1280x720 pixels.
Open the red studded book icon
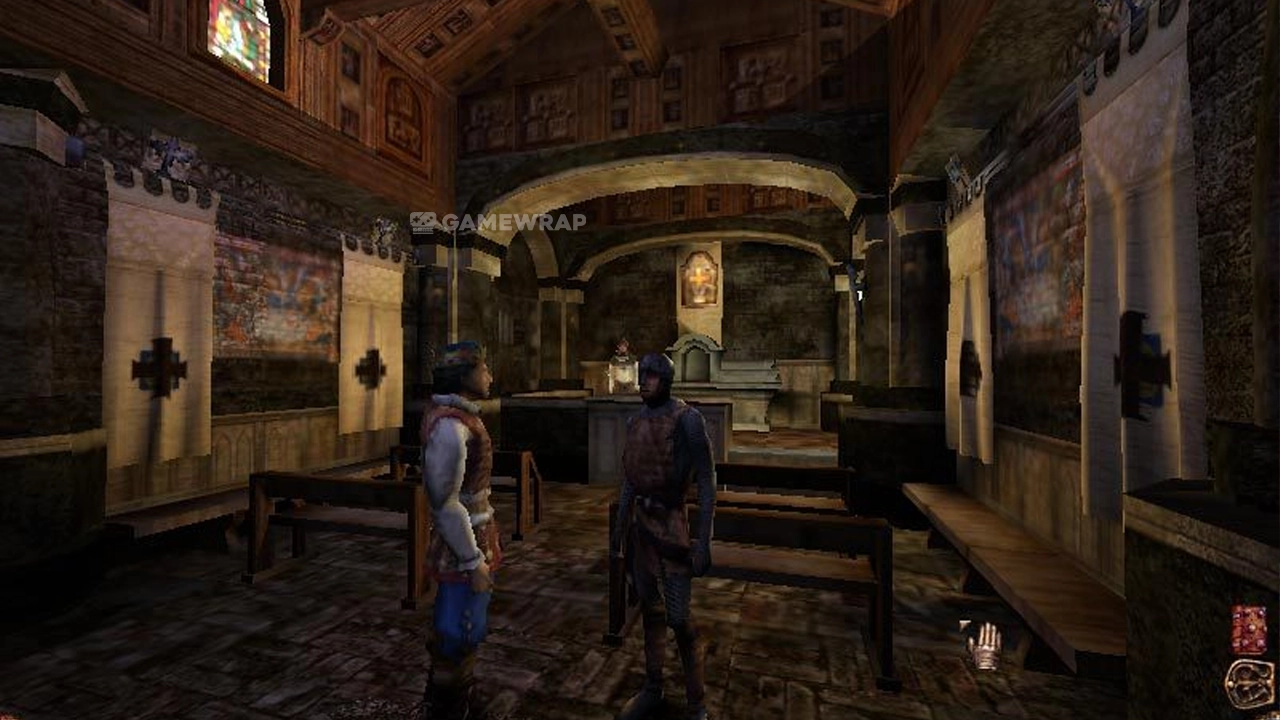pyautogui.click(x=1248, y=630)
